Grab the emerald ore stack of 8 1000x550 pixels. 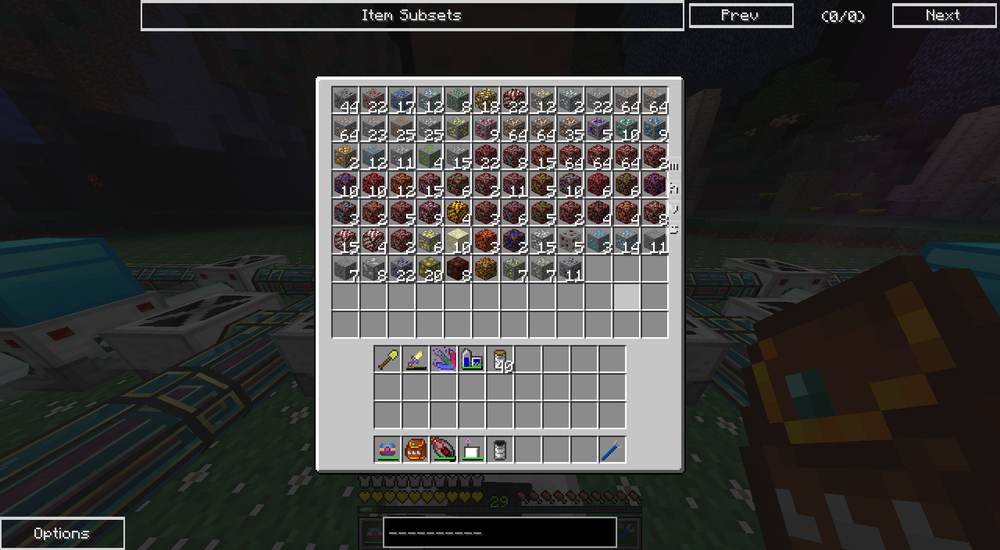point(458,100)
